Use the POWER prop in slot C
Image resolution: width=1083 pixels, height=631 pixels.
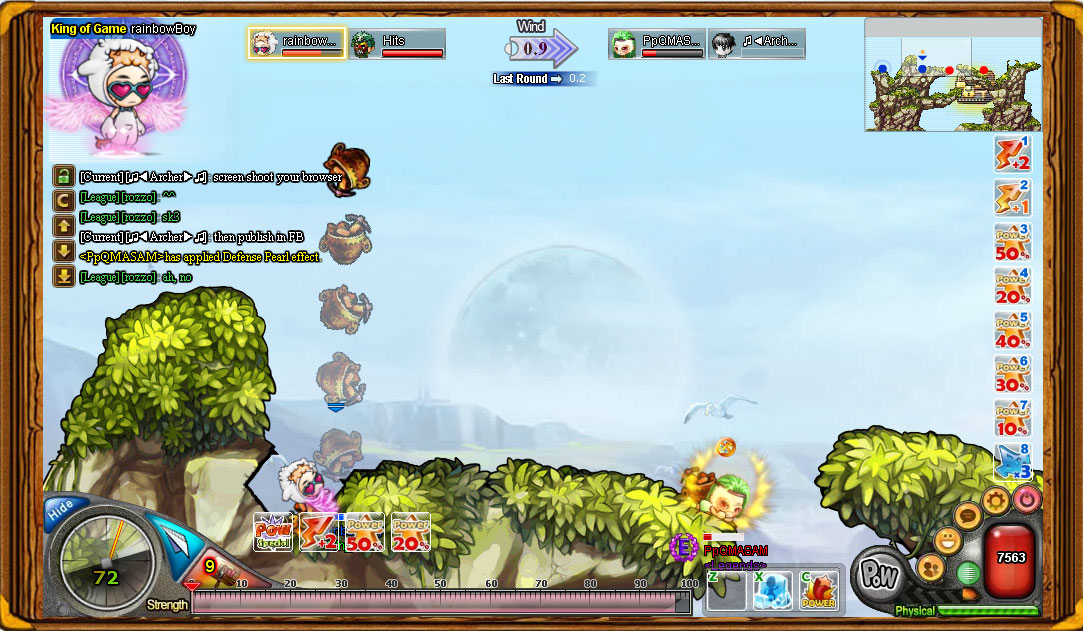tap(819, 591)
